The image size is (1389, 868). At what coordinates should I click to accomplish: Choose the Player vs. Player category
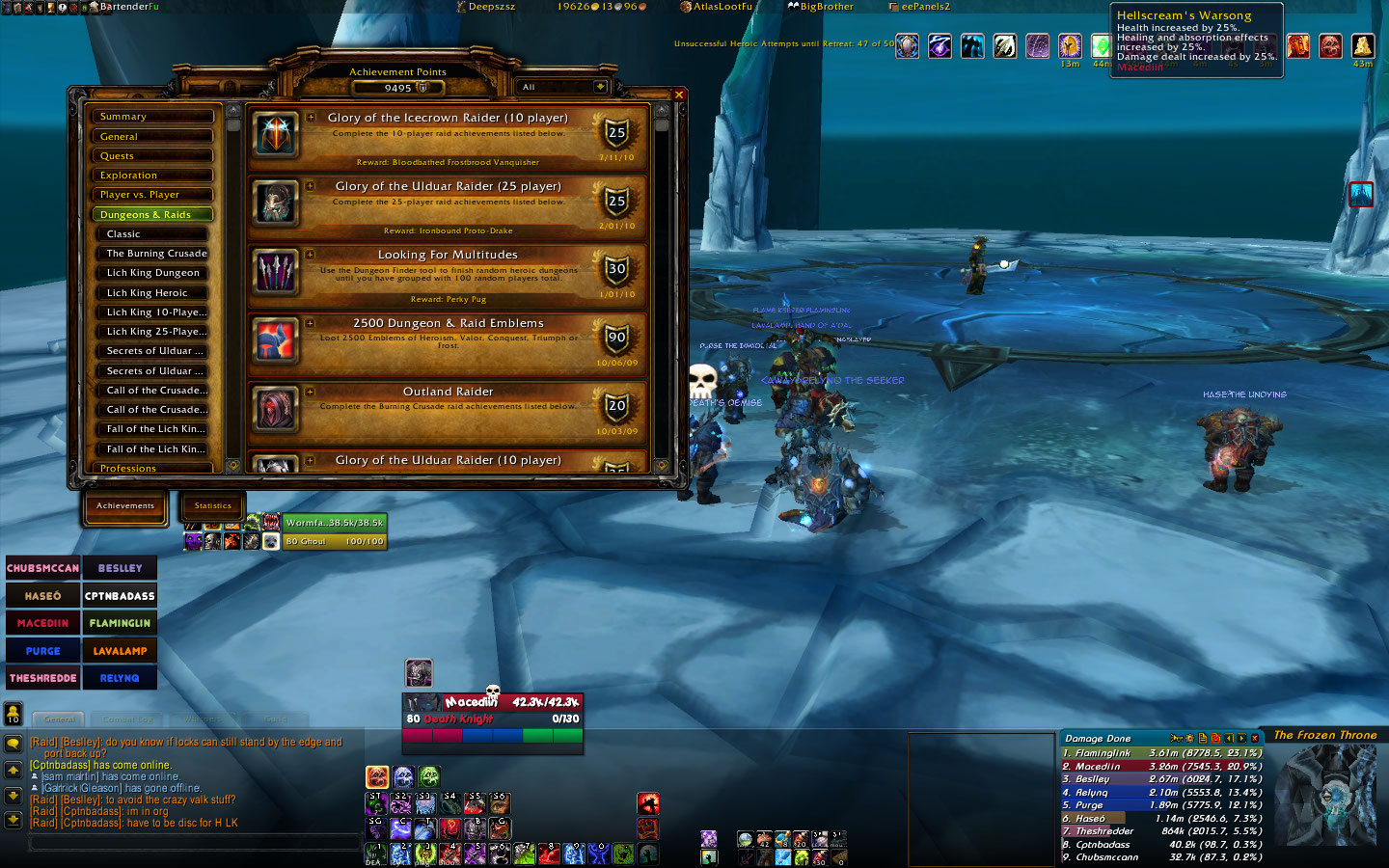pos(152,195)
